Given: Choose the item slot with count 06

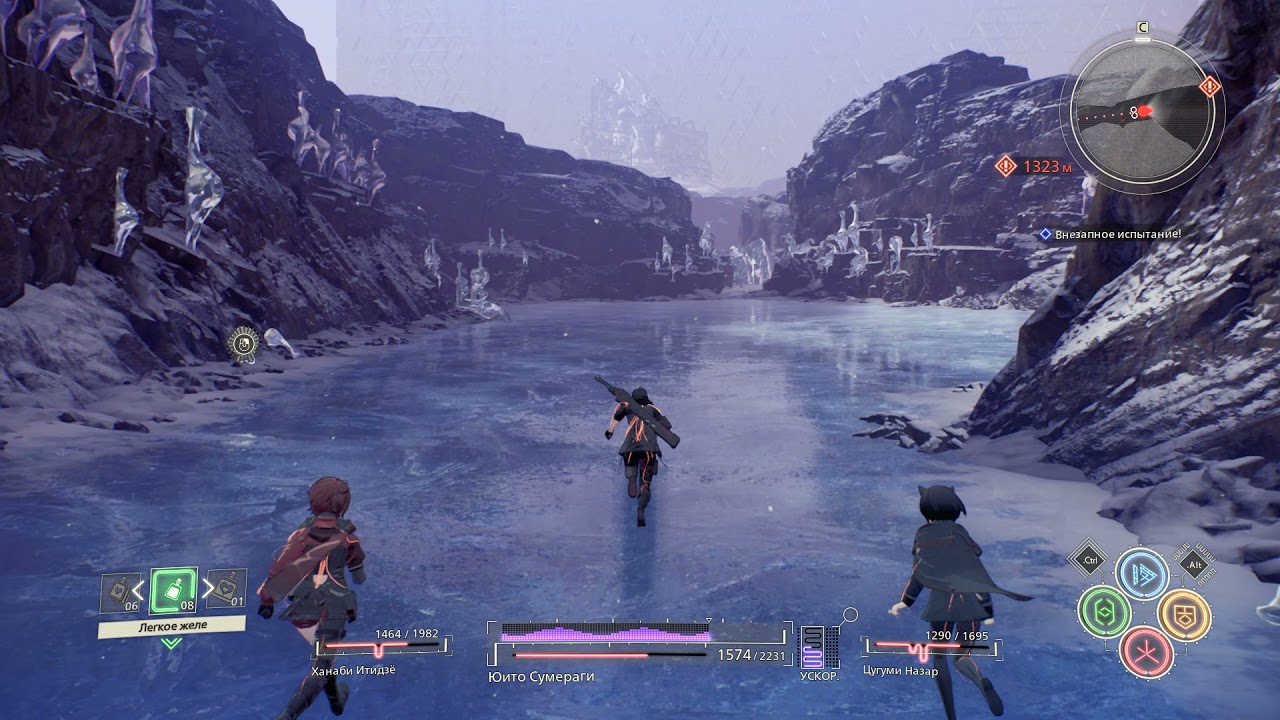Looking at the screenshot, I should coord(120,593).
